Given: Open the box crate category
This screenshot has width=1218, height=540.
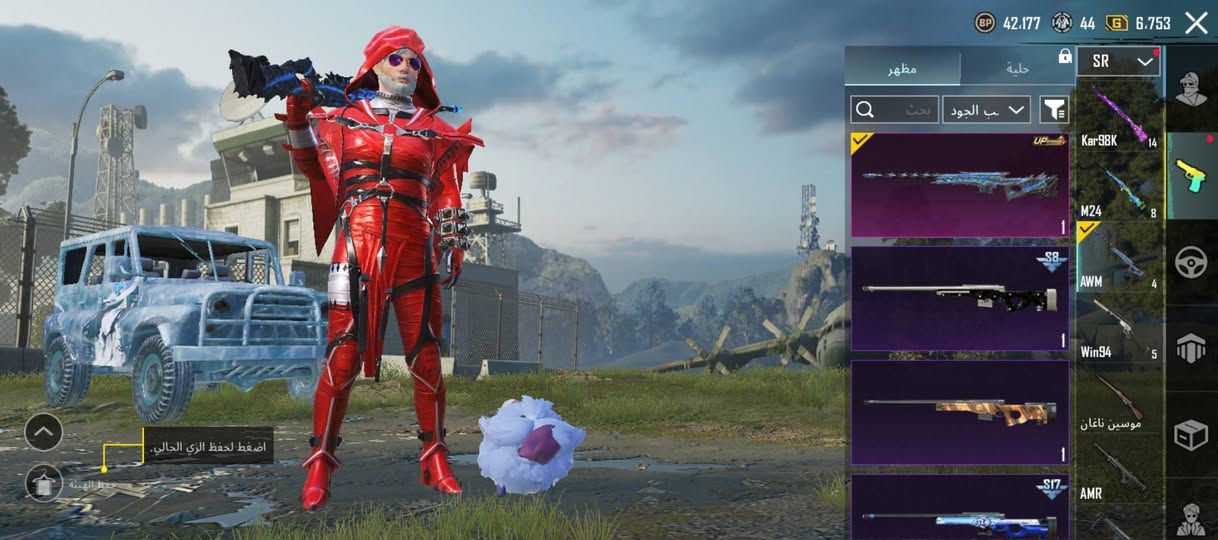Looking at the screenshot, I should 1191,434.
